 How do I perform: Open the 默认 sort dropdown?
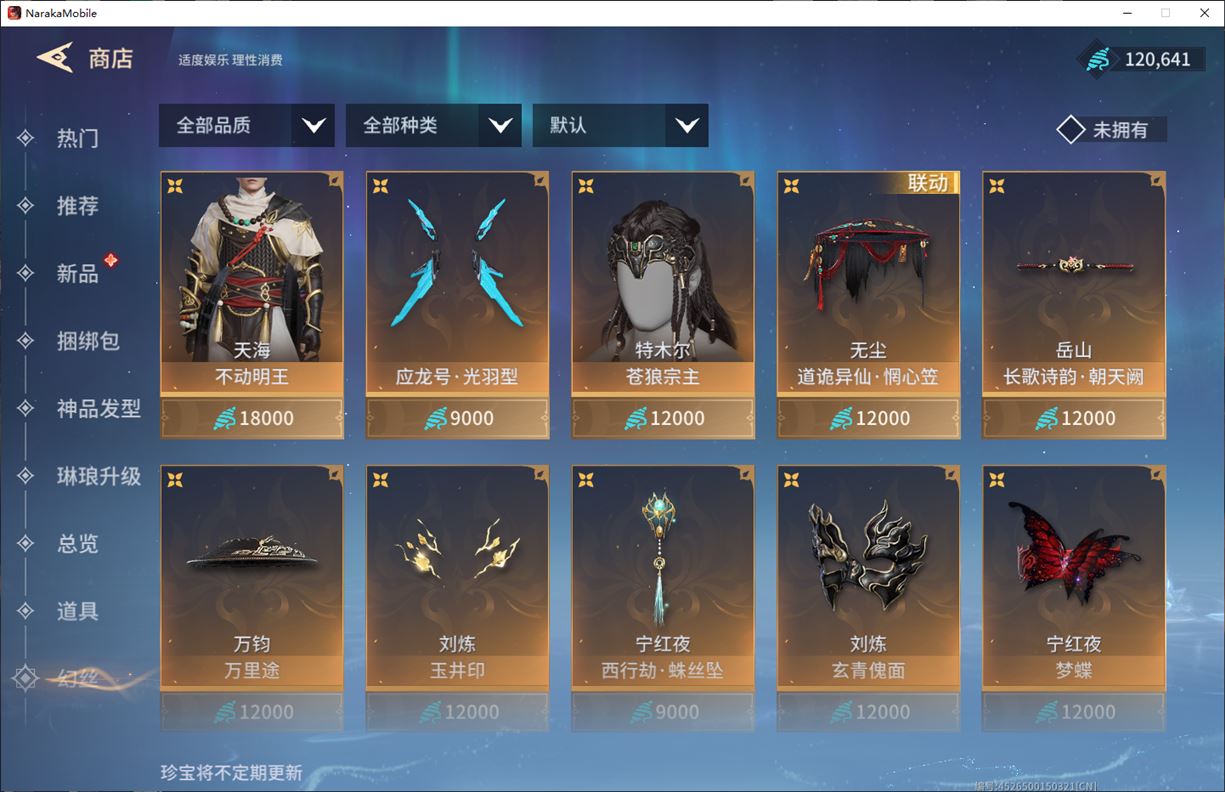[620, 126]
